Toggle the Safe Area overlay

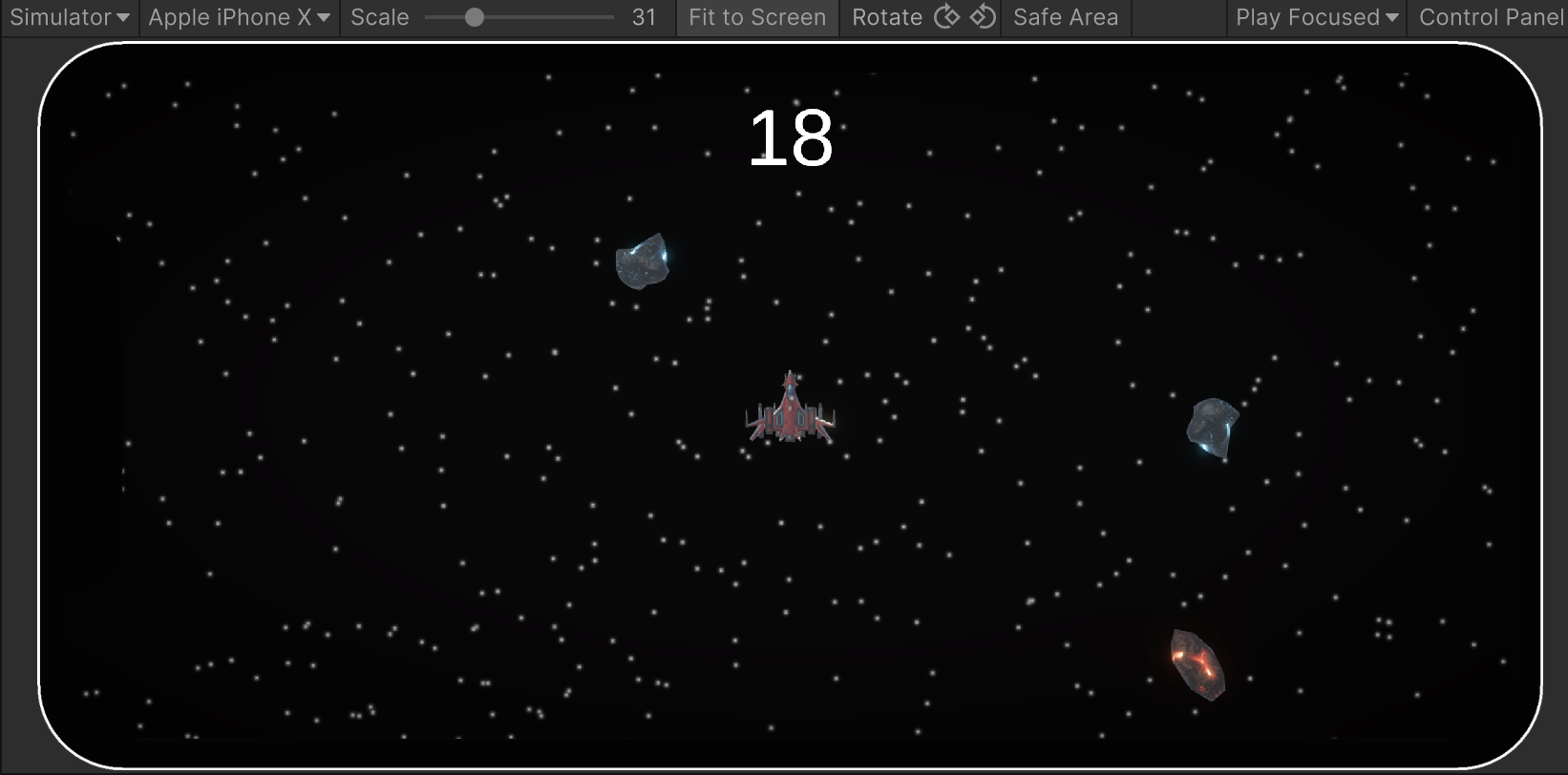1065,16
